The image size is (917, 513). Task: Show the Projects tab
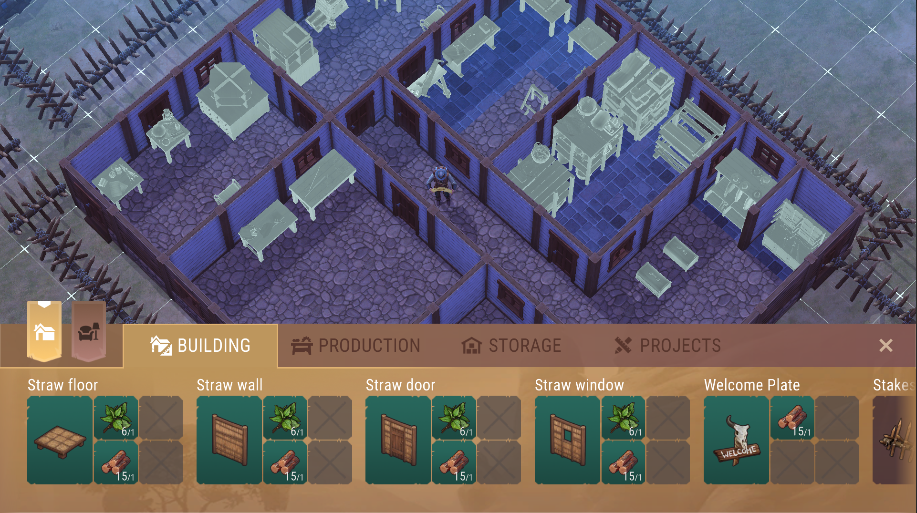click(x=667, y=346)
